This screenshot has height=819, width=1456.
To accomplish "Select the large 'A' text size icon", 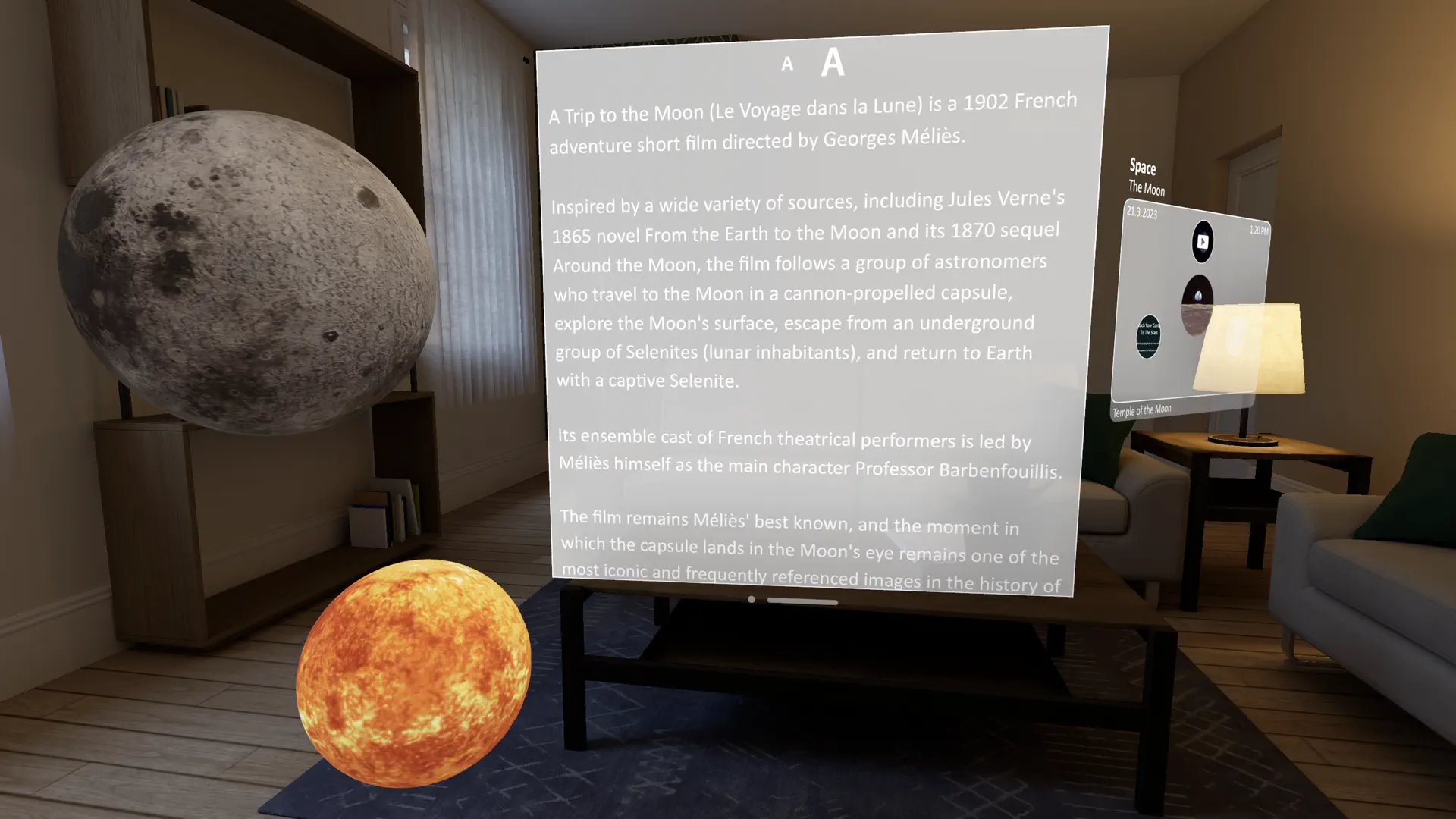I will pyautogui.click(x=833, y=64).
